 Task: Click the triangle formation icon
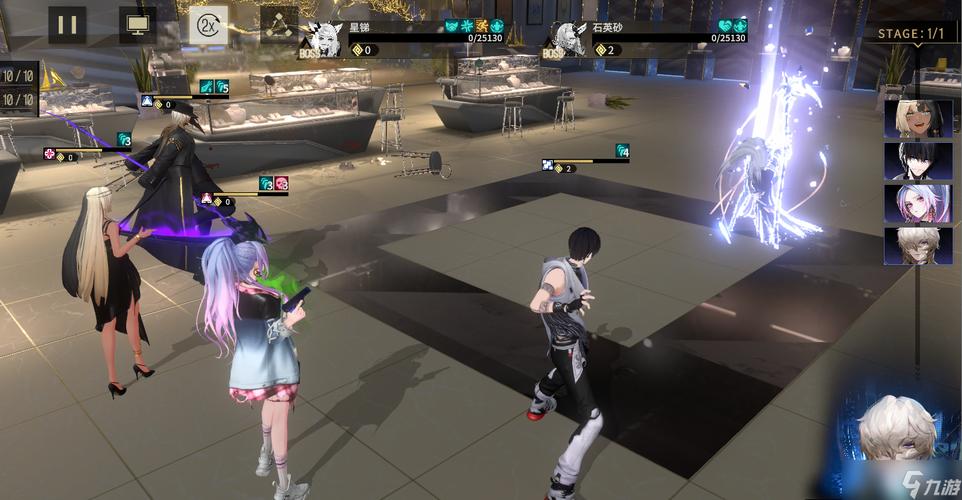point(278,24)
